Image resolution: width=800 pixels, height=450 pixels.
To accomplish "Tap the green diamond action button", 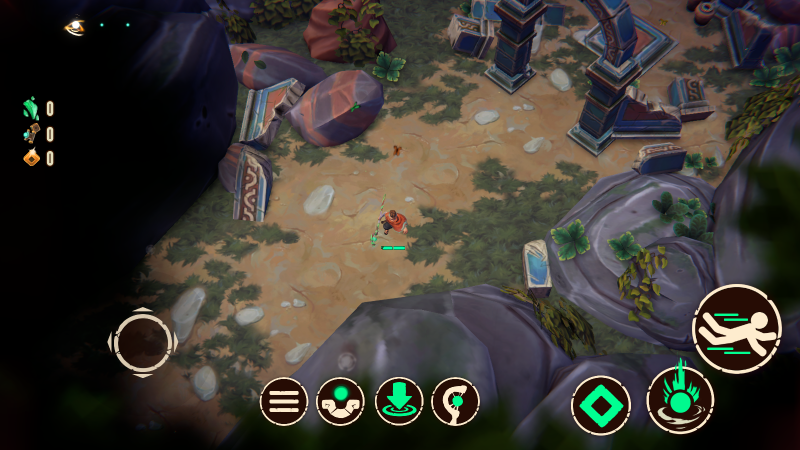I will 601,405.
